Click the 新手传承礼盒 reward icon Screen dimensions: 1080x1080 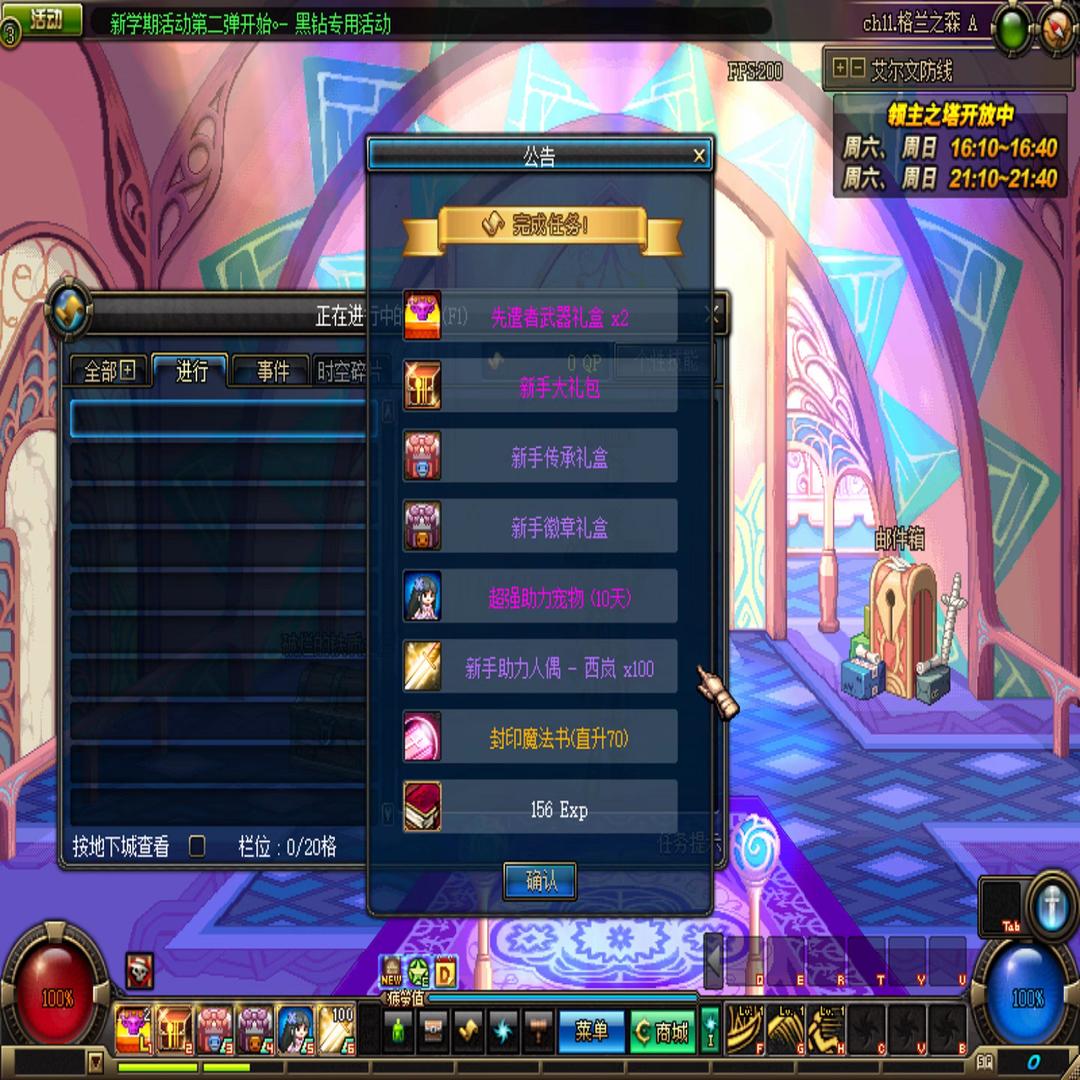tap(422, 458)
